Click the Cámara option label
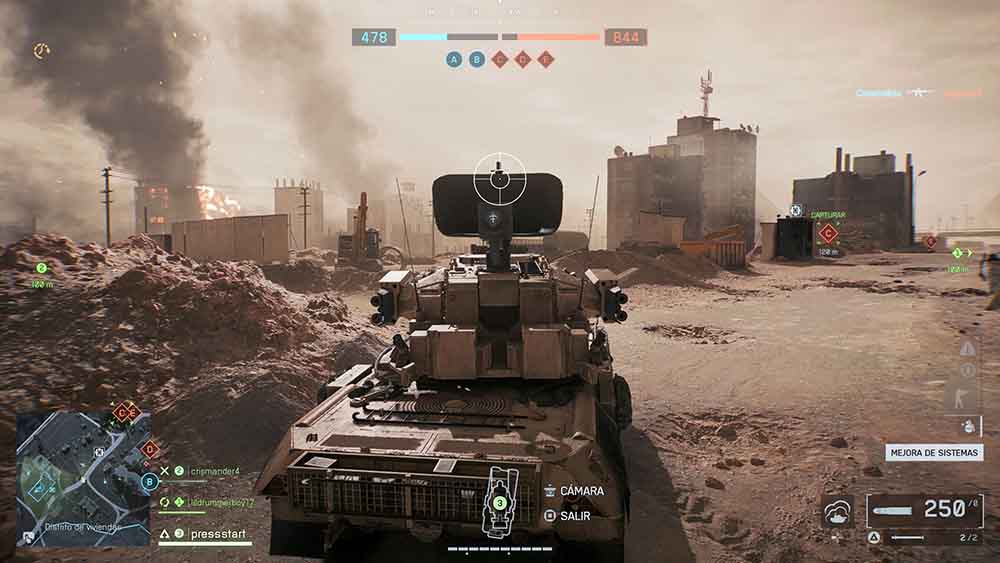Viewport: 1000px width, 563px height. [x=581, y=491]
